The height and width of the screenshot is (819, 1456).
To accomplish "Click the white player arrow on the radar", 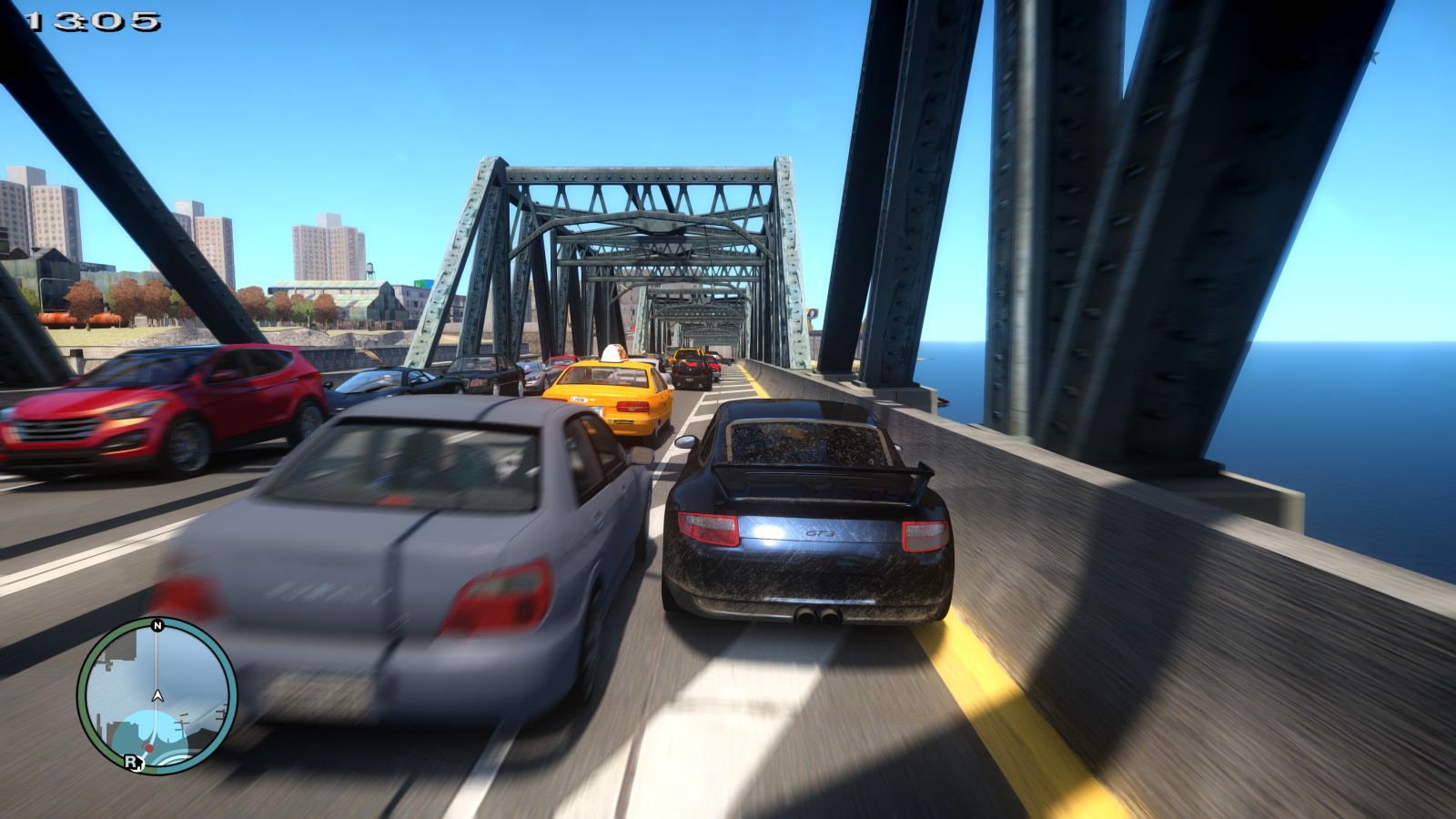I will point(157,695).
